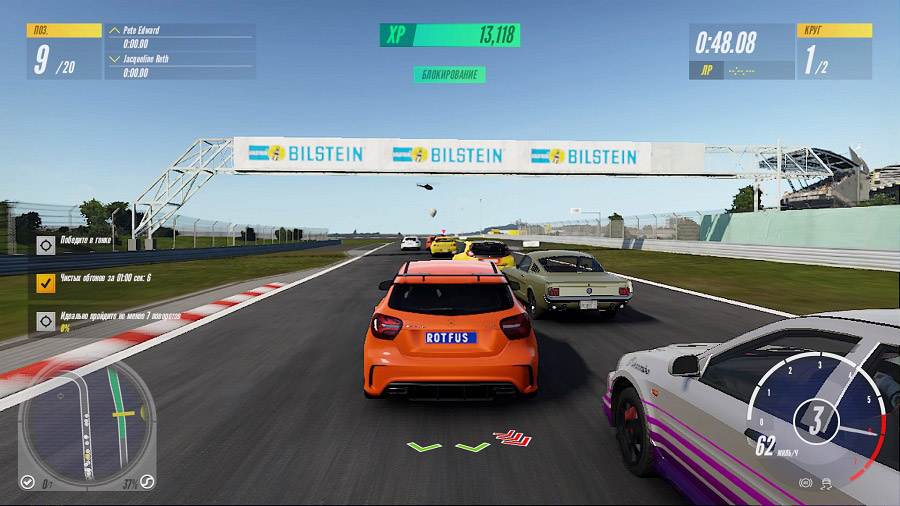Image resolution: width=900 pixels, height=506 pixels.
Task: Click the corner icon beside 37%
Action: click(147, 482)
